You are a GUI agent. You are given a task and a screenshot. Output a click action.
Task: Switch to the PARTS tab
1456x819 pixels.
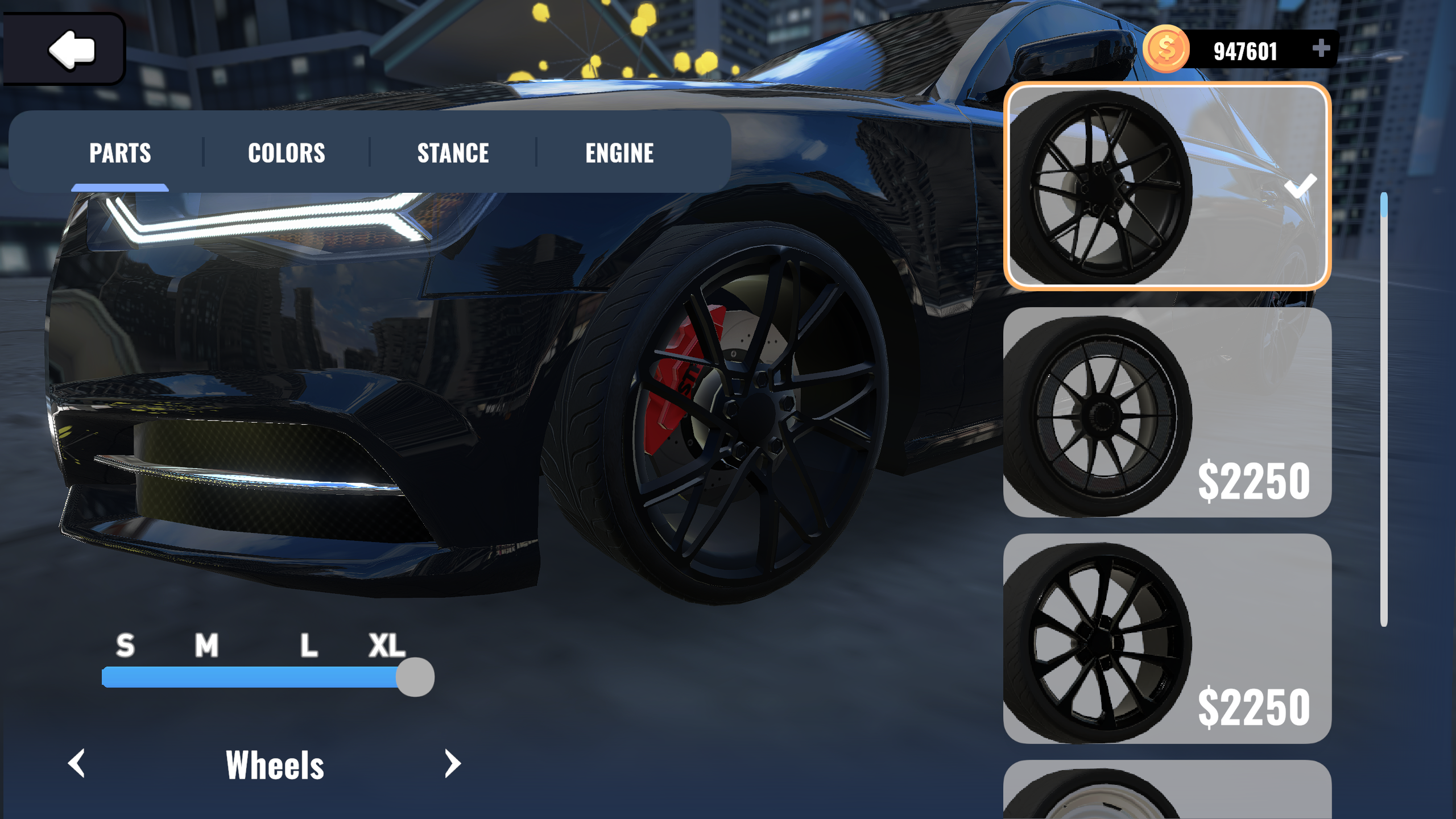[x=120, y=152]
